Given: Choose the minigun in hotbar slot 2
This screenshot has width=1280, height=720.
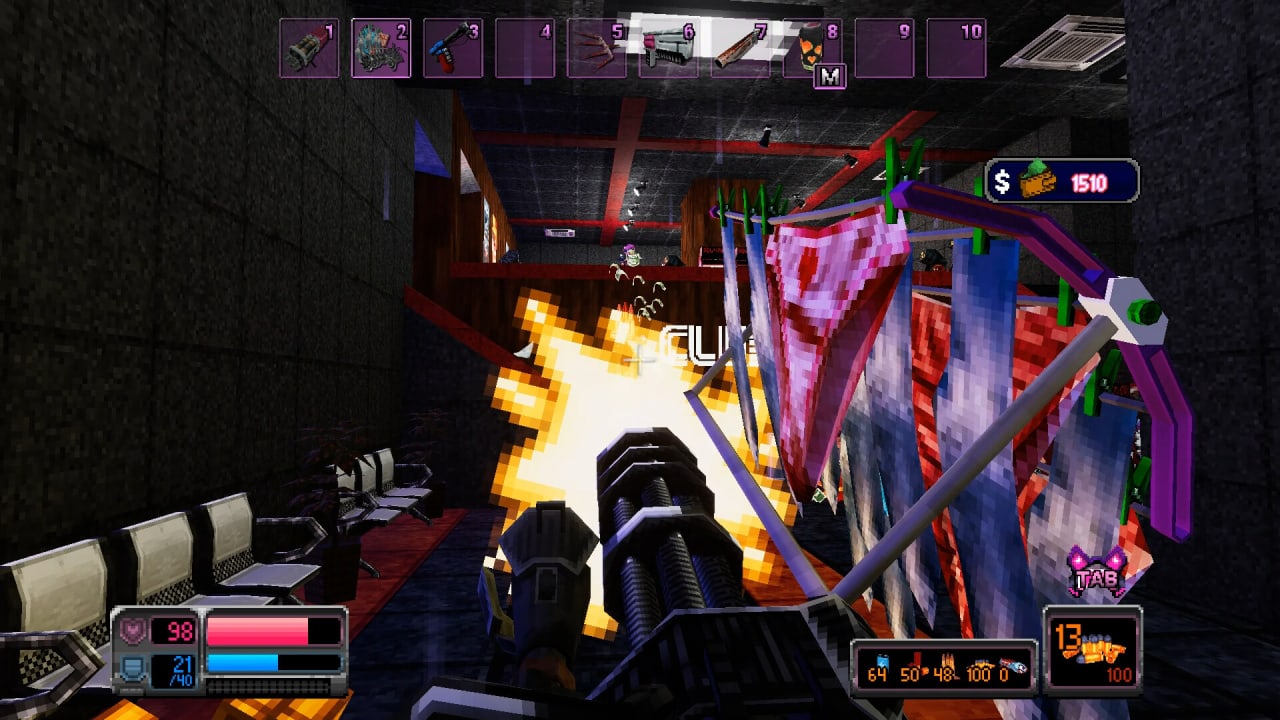Looking at the screenshot, I should 381,48.
